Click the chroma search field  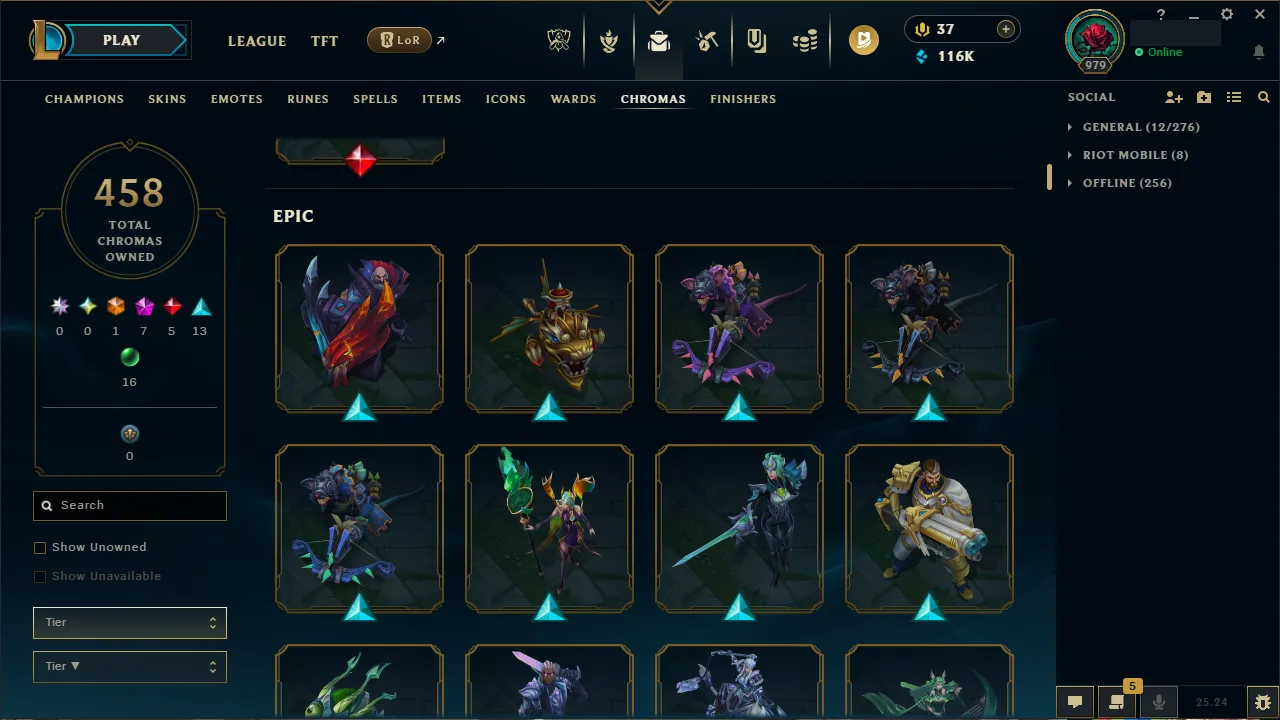(129, 505)
